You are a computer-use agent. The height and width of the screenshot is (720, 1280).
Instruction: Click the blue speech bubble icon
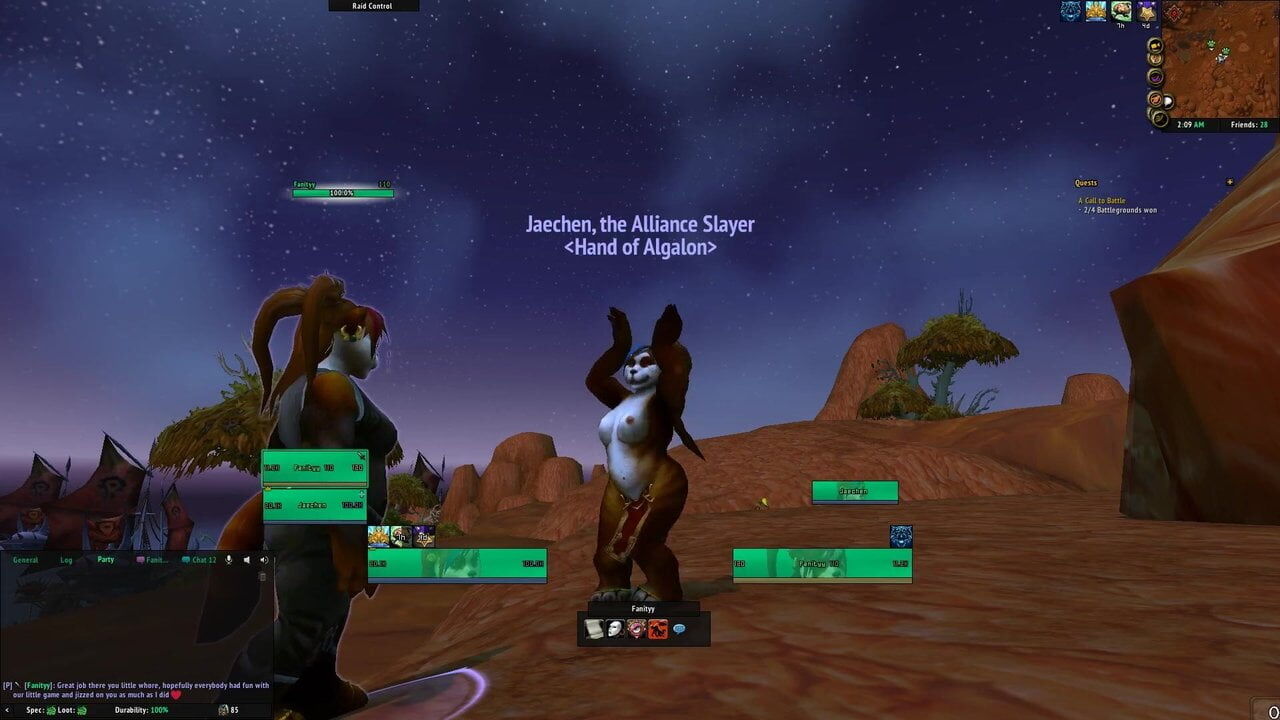pos(679,629)
